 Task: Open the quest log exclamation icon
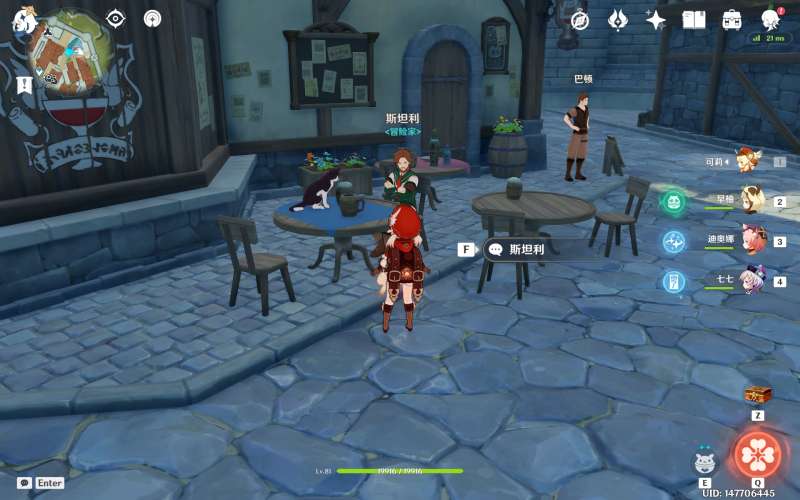[x=24, y=86]
